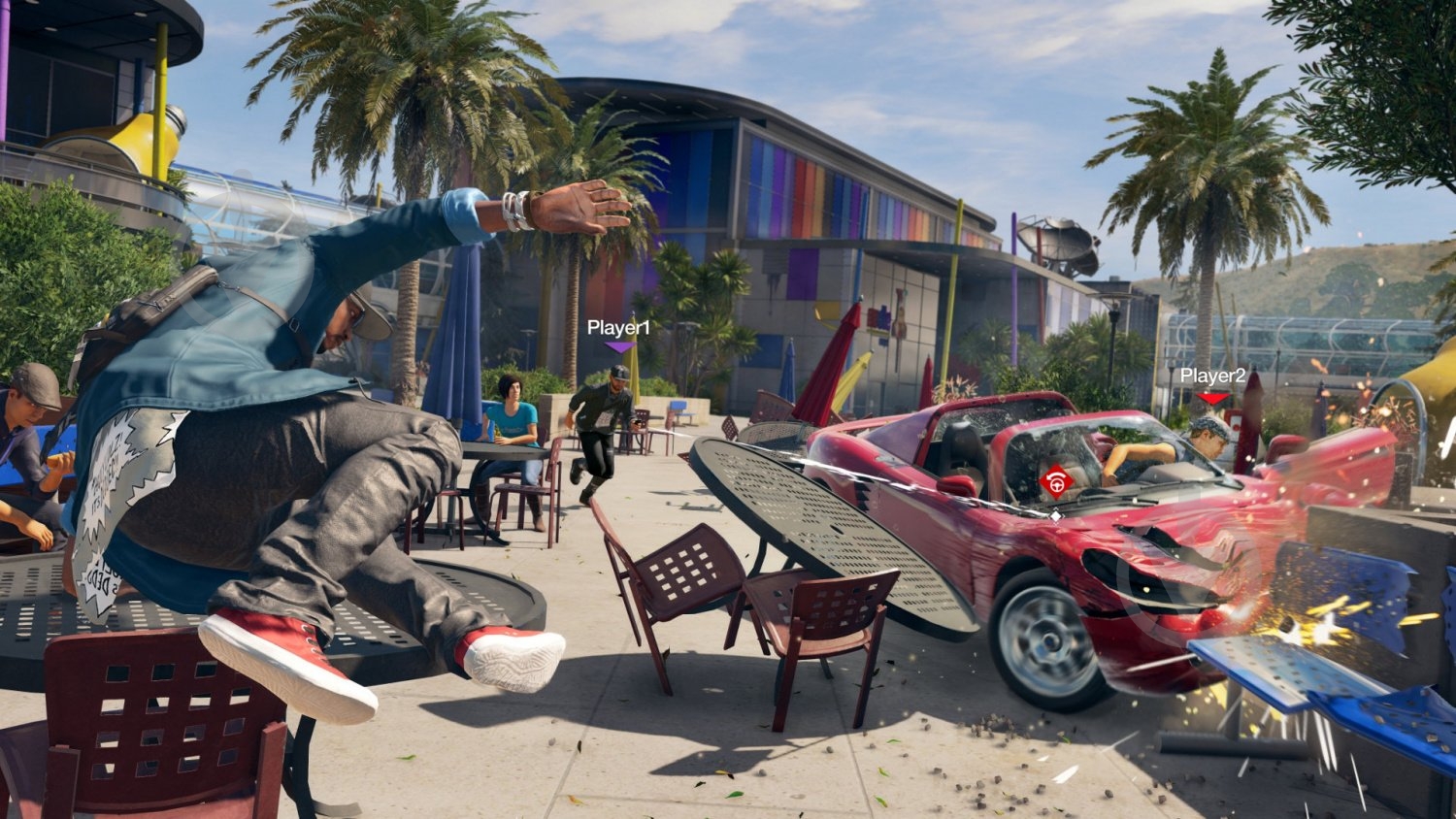Click the red arrow pointing at Player2's character
This screenshot has width=1456, height=819.
pos(1213,398)
